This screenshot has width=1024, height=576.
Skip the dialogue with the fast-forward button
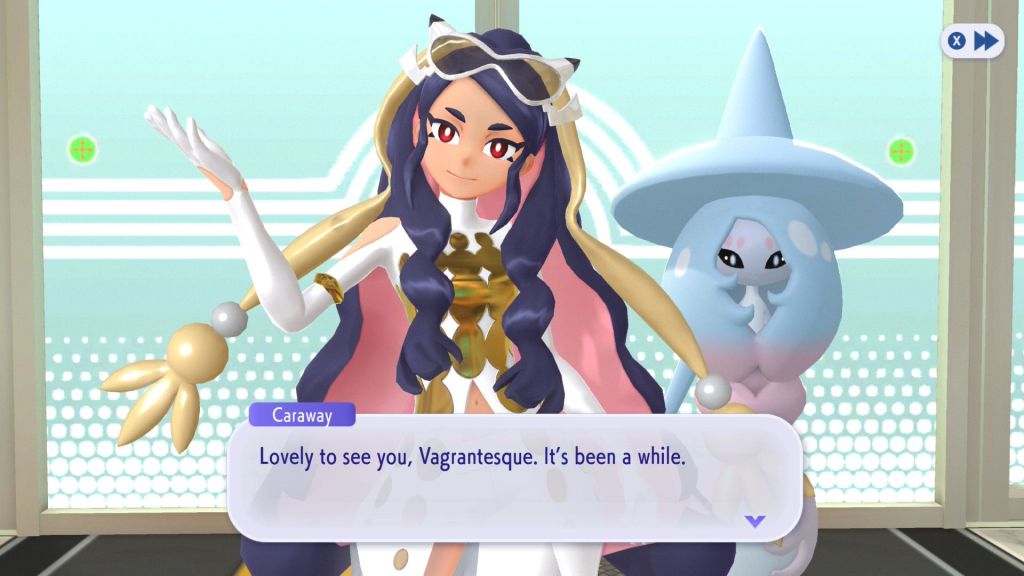[x=973, y=41]
